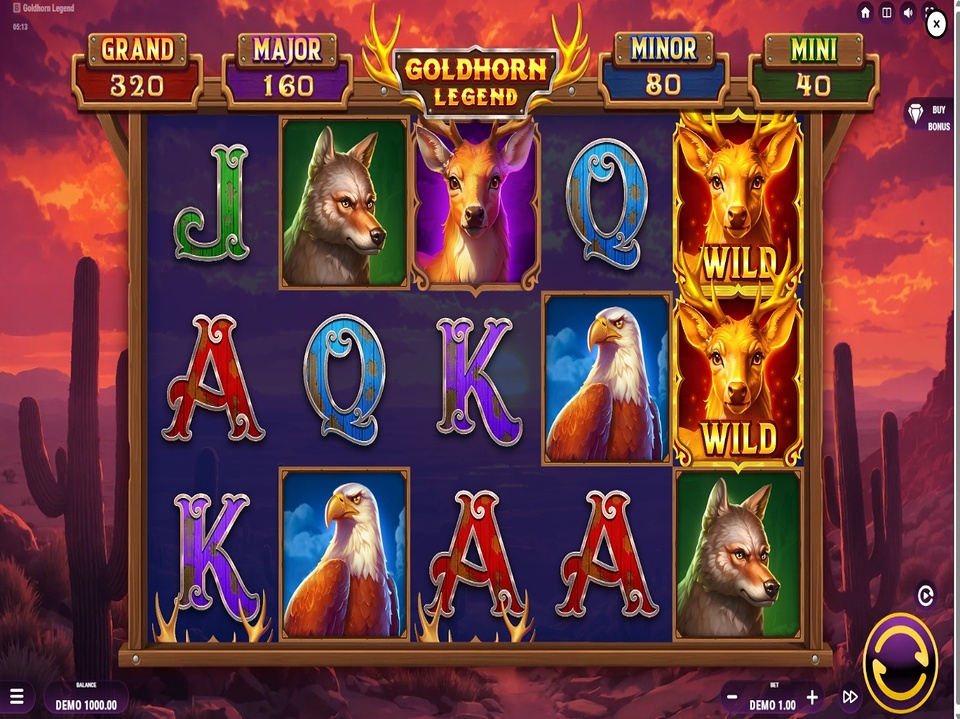The image size is (960, 719).
Task: Spin the reels with the gold arrows button
Action: point(900,662)
